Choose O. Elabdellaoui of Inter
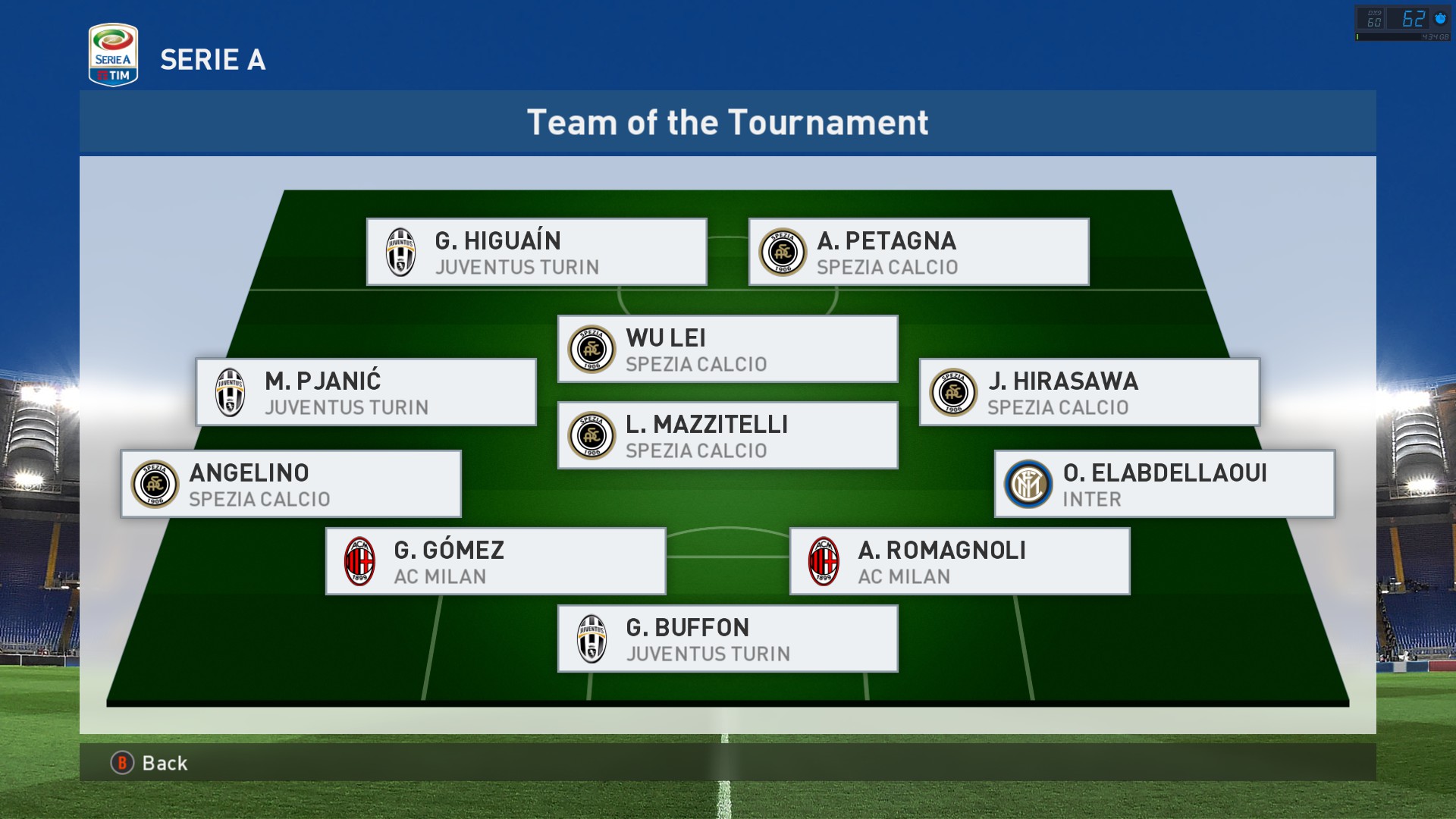This screenshot has width=1456, height=819. coord(1164,485)
